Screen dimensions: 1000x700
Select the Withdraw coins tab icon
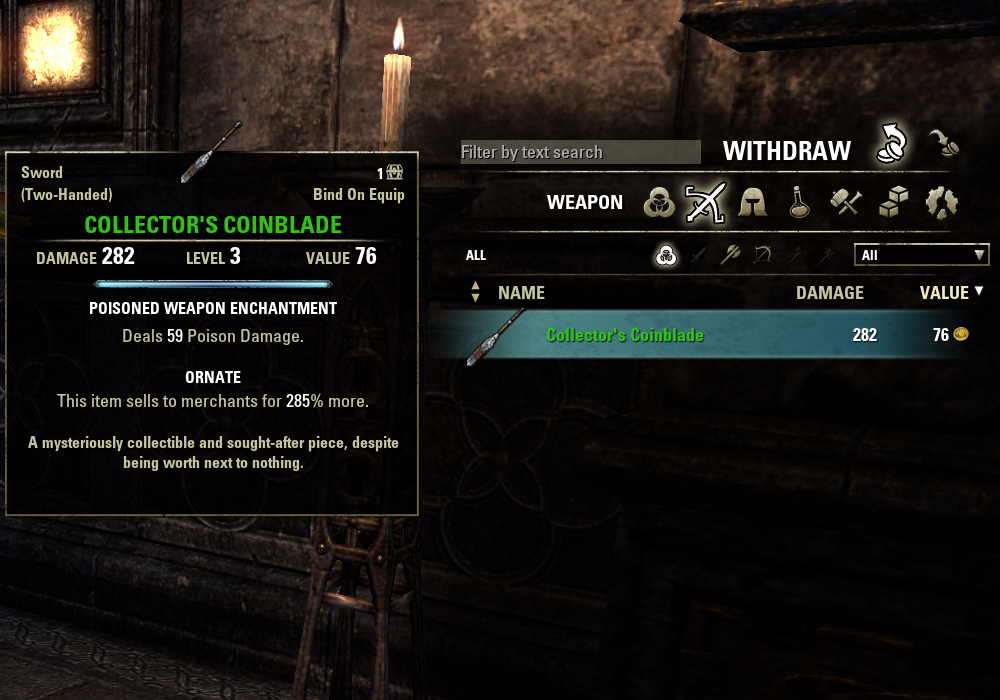point(891,144)
